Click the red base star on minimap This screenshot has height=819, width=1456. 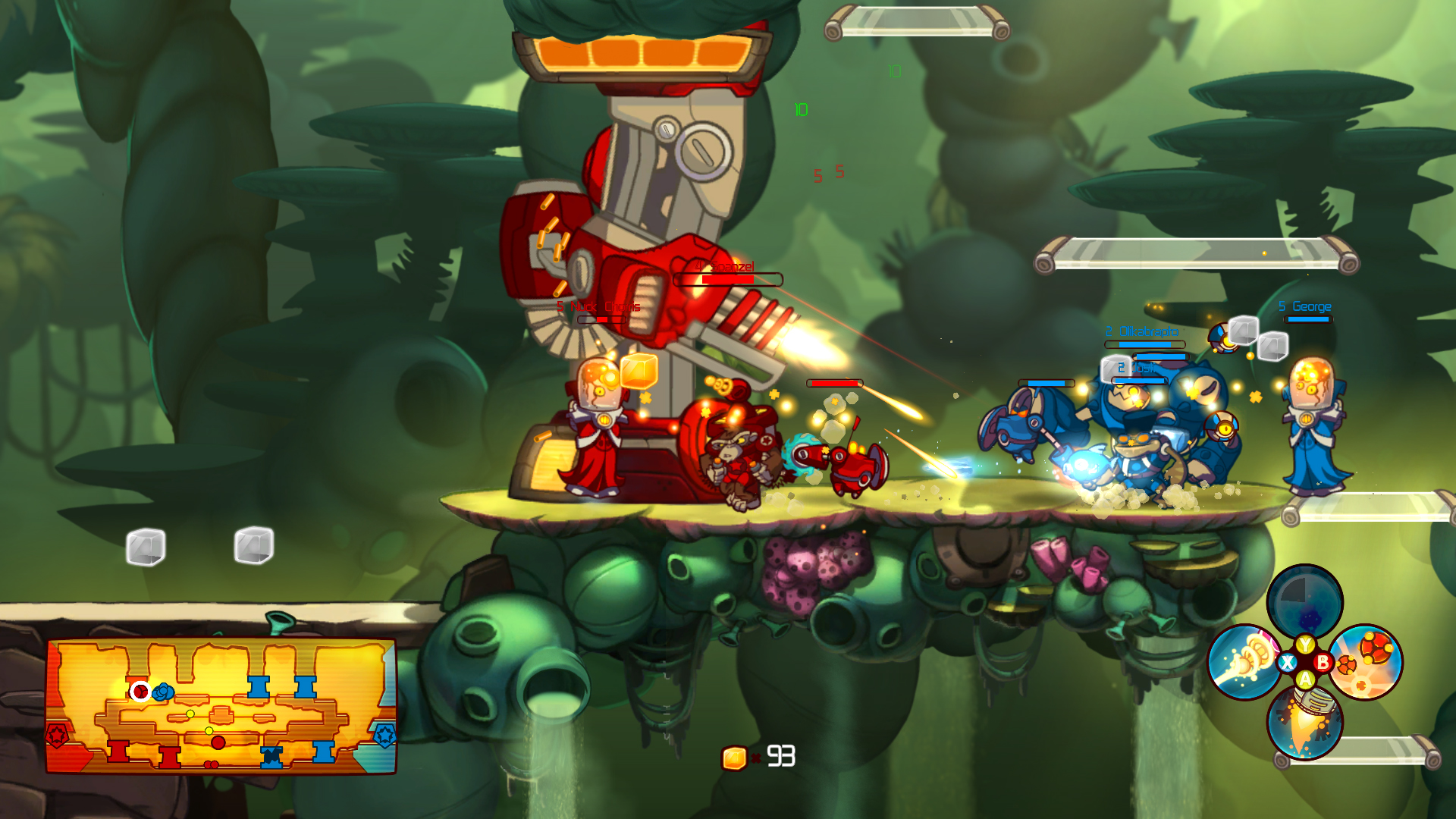tap(58, 736)
